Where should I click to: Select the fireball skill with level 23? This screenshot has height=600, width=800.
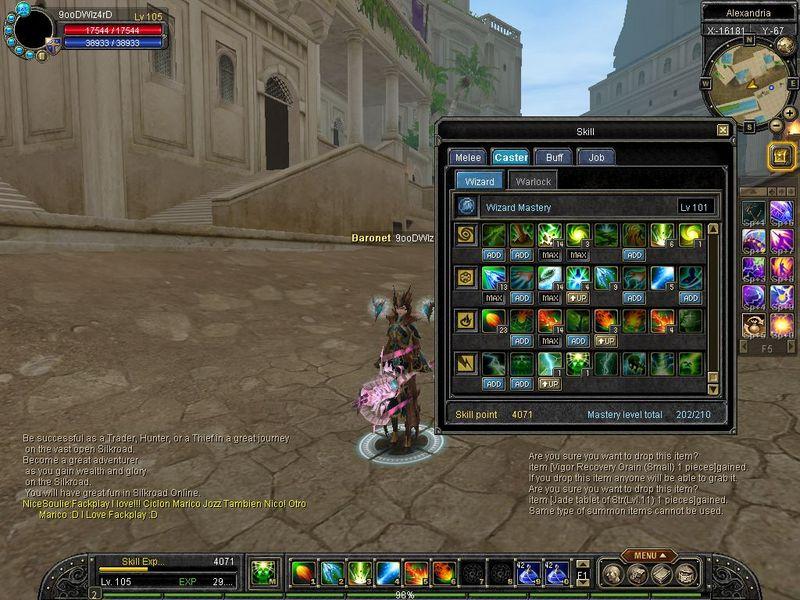[x=494, y=321]
